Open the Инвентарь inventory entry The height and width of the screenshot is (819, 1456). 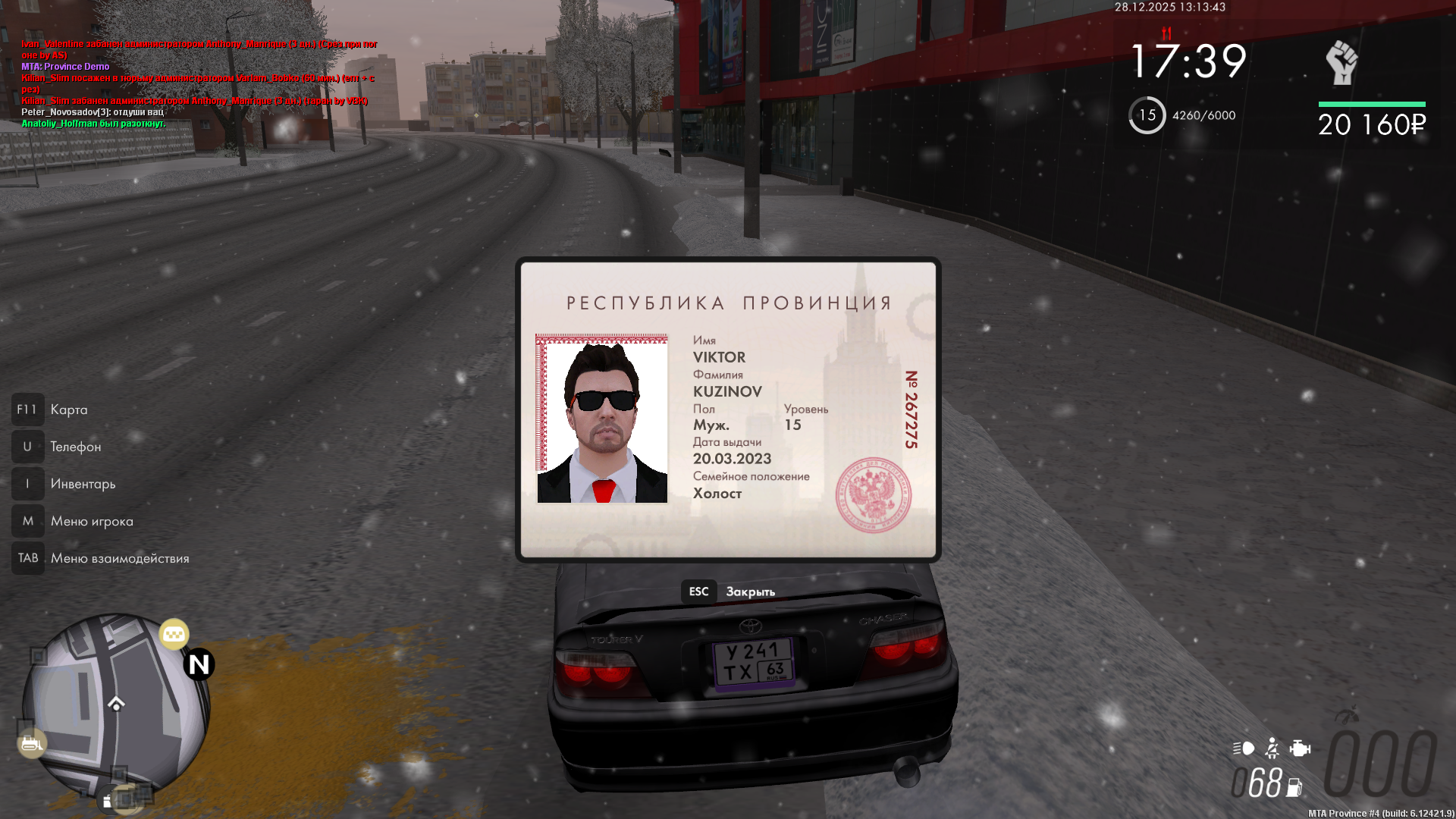(x=83, y=484)
